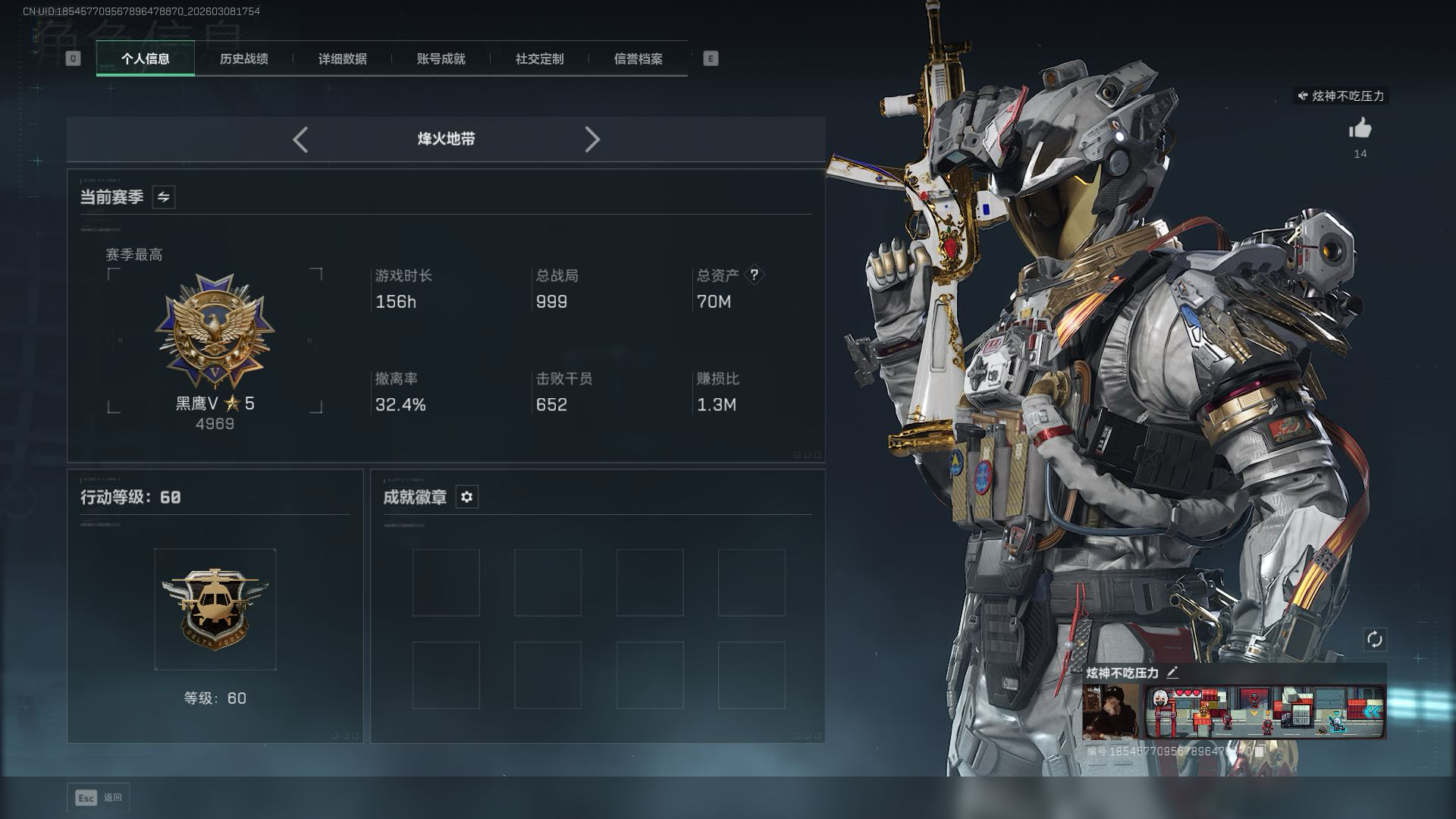1456x819 pixels.
Task: Select the 详细数据 tab
Action: pyautogui.click(x=342, y=58)
